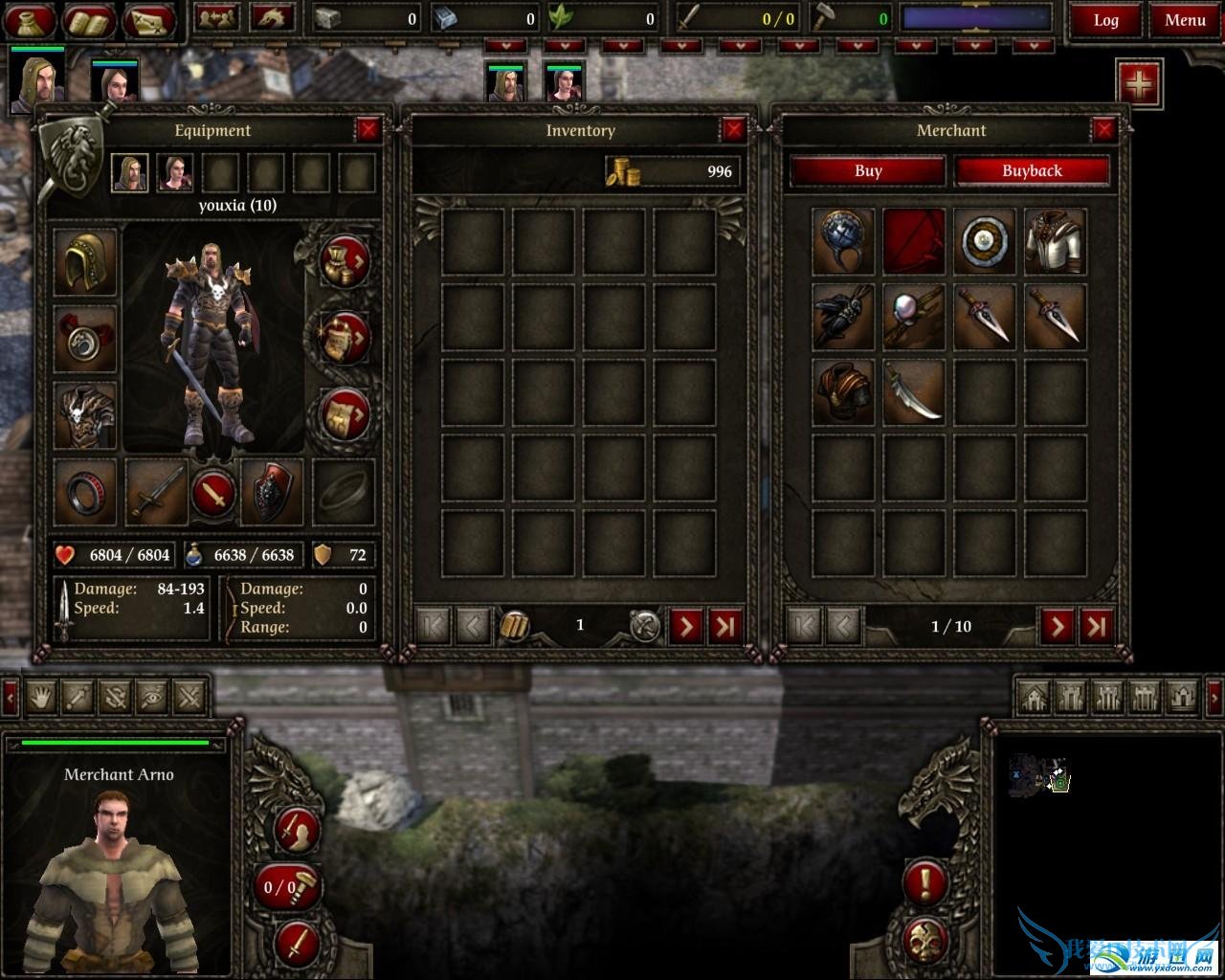
Task: Select the round shield in merchant stock
Action: 984,241
